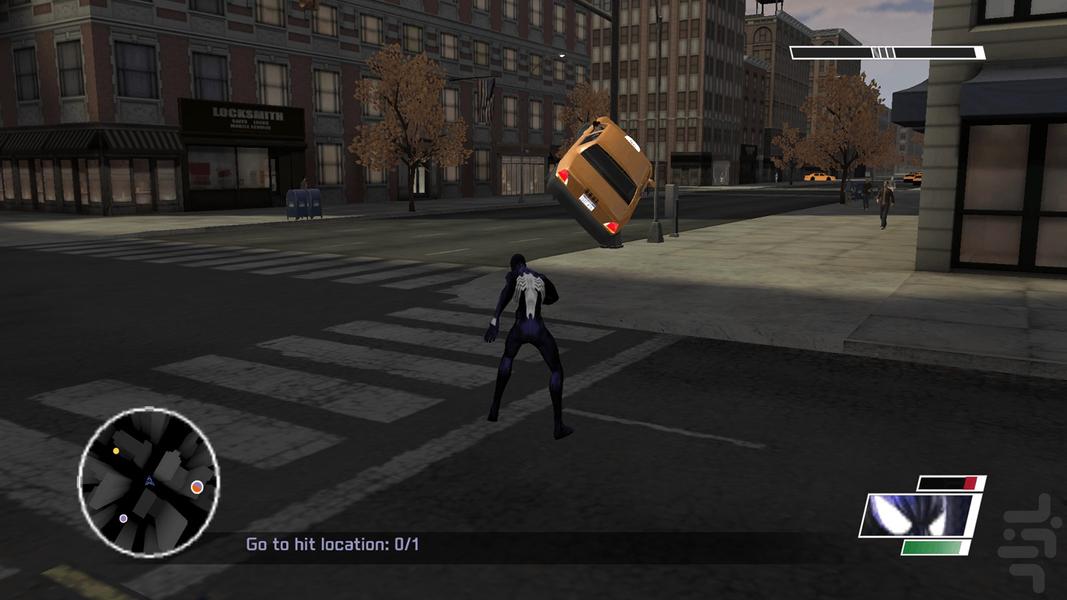Click the circular minimap

click(x=148, y=482)
